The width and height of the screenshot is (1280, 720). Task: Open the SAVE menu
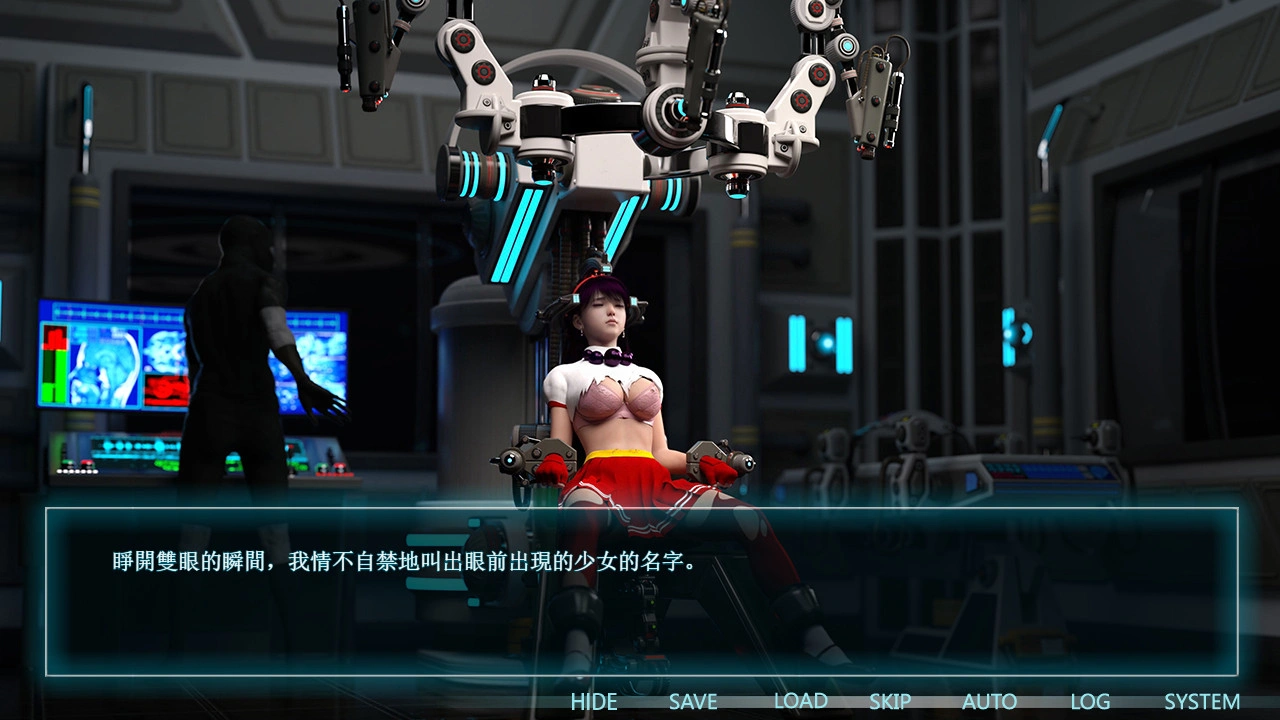tap(693, 702)
